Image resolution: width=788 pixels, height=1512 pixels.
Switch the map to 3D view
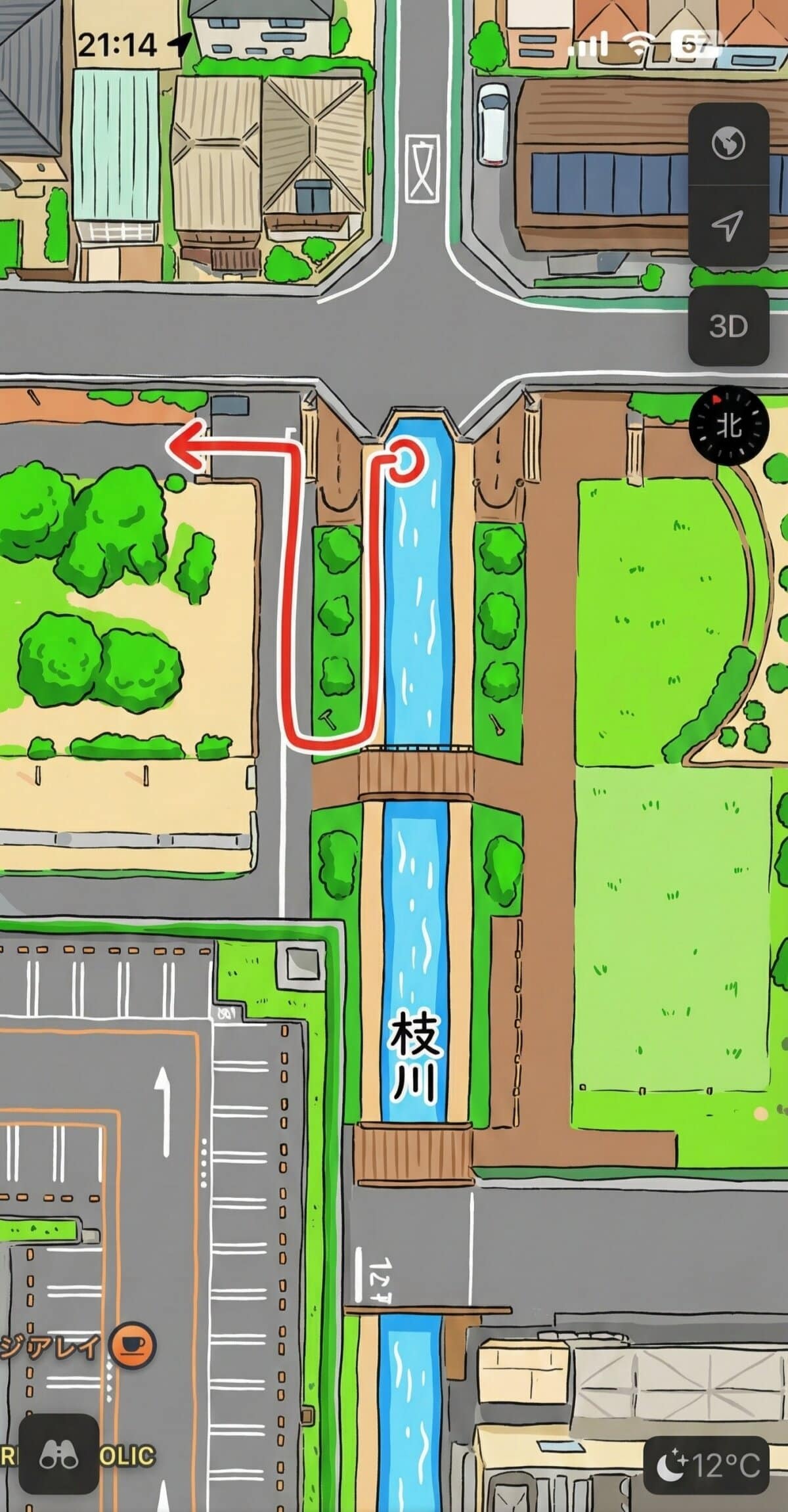point(728,326)
